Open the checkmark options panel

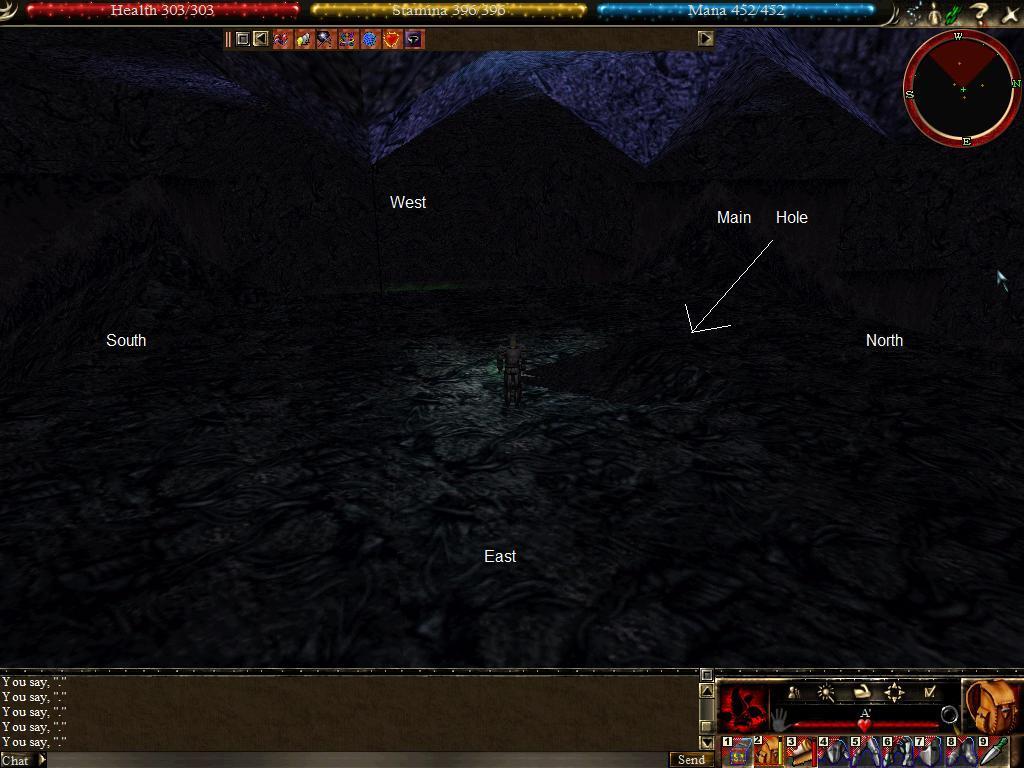click(929, 692)
